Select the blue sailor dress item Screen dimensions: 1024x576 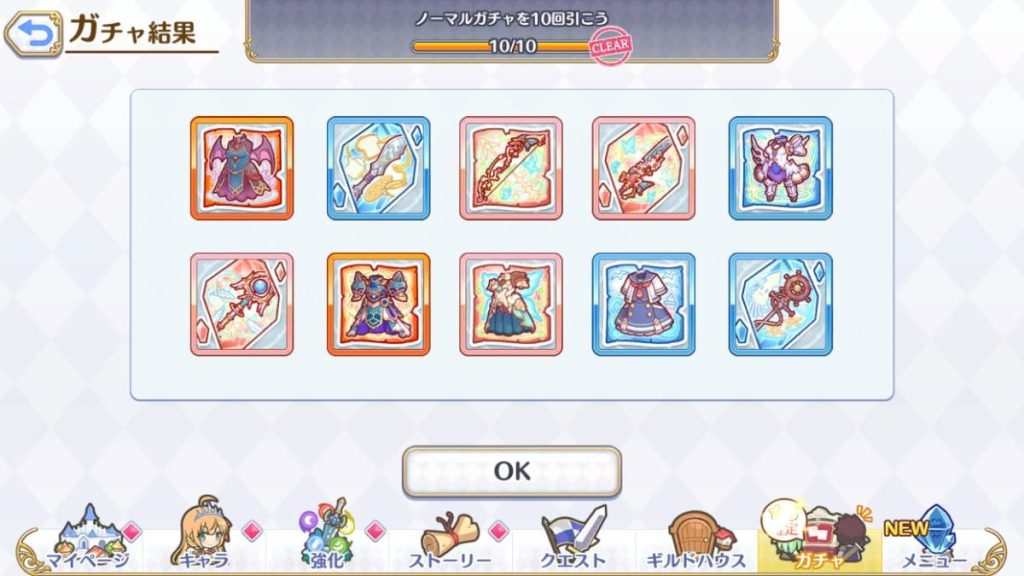644,304
